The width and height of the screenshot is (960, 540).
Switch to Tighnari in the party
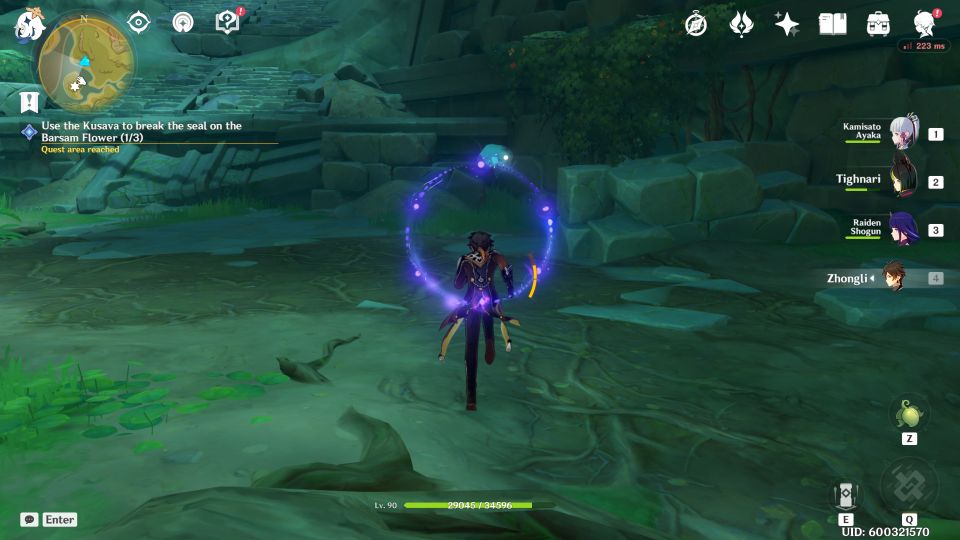(904, 181)
